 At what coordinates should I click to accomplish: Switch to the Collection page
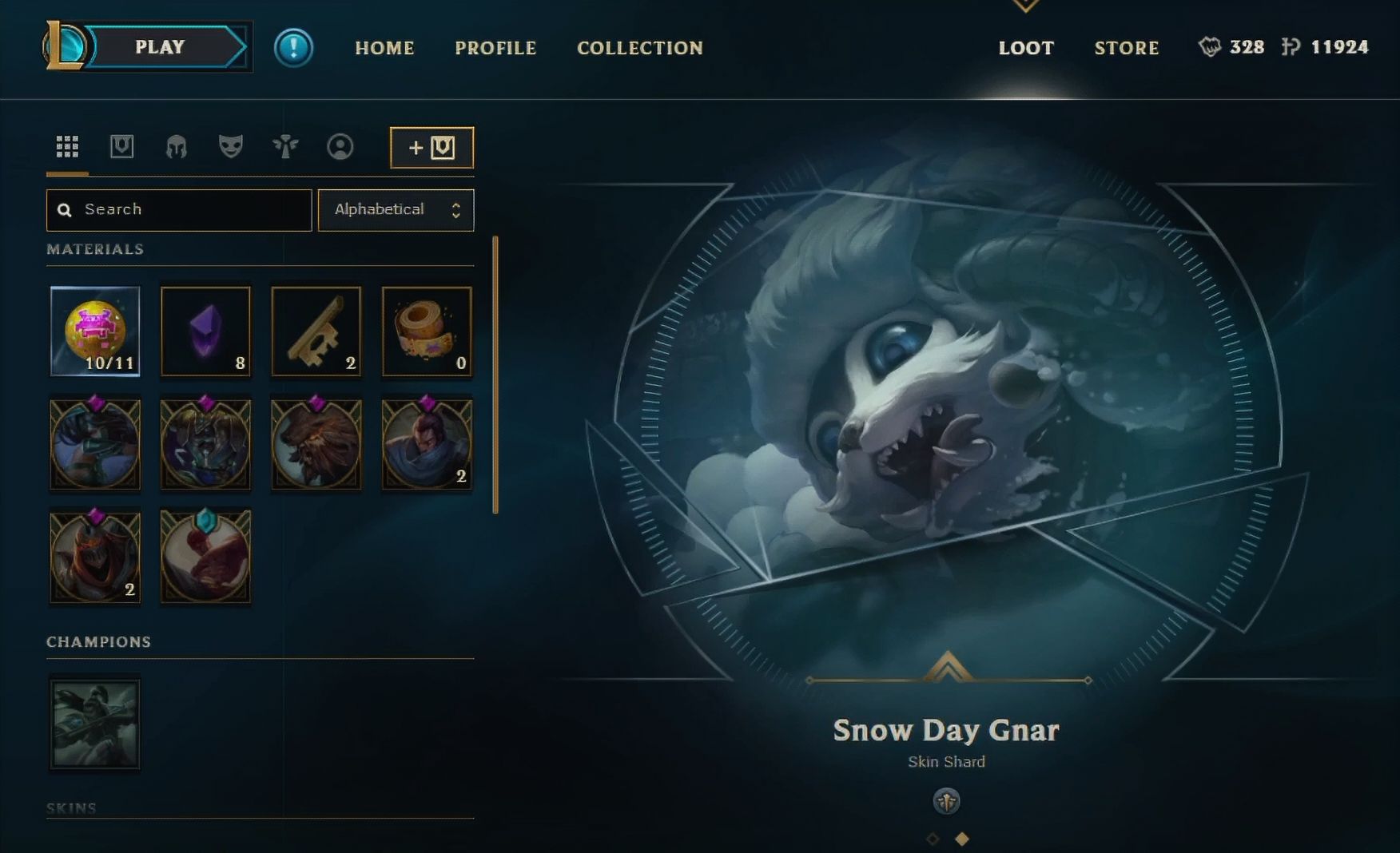[x=639, y=48]
